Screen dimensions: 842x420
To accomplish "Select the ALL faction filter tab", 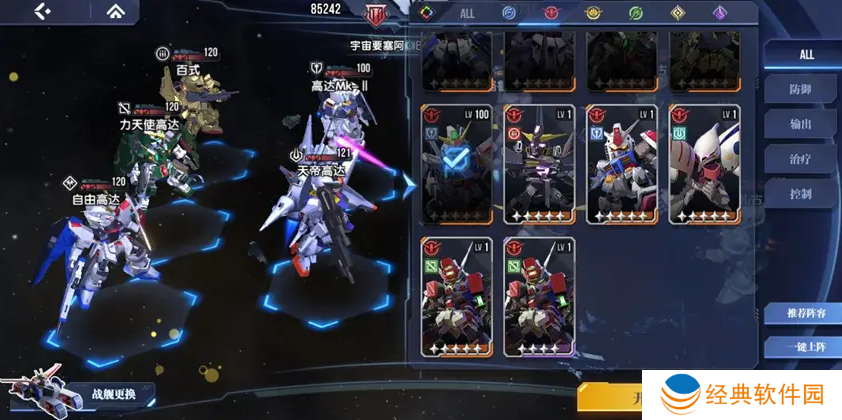I will coord(467,14).
